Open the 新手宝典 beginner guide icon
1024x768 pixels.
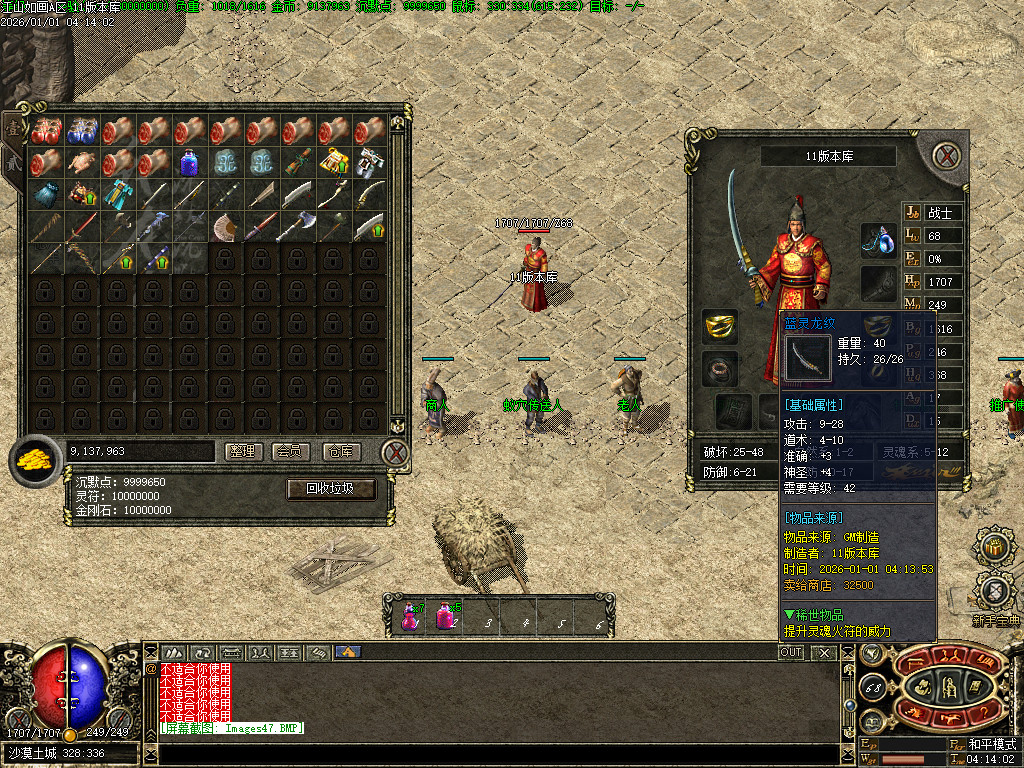coord(995,590)
